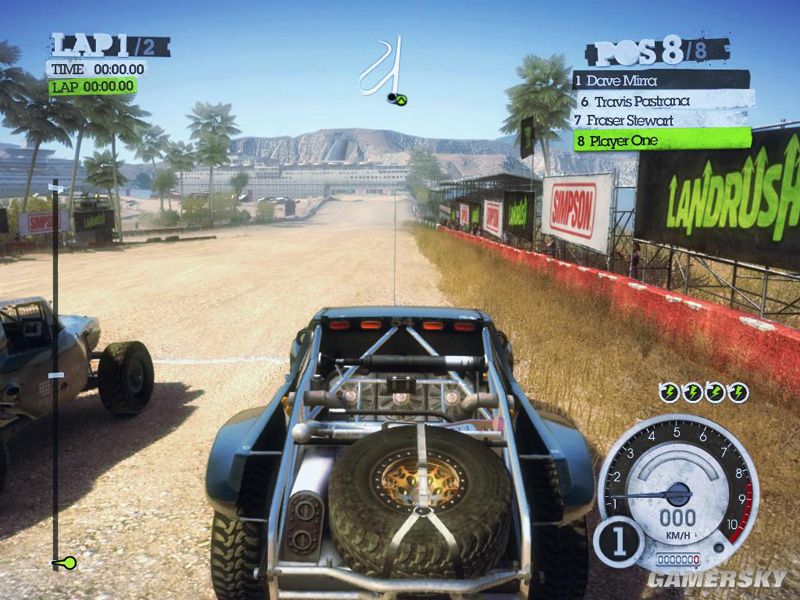The height and width of the screenshot is (600, 800).
Task: Select the highlighted Player One row
Action: point(660,141)
